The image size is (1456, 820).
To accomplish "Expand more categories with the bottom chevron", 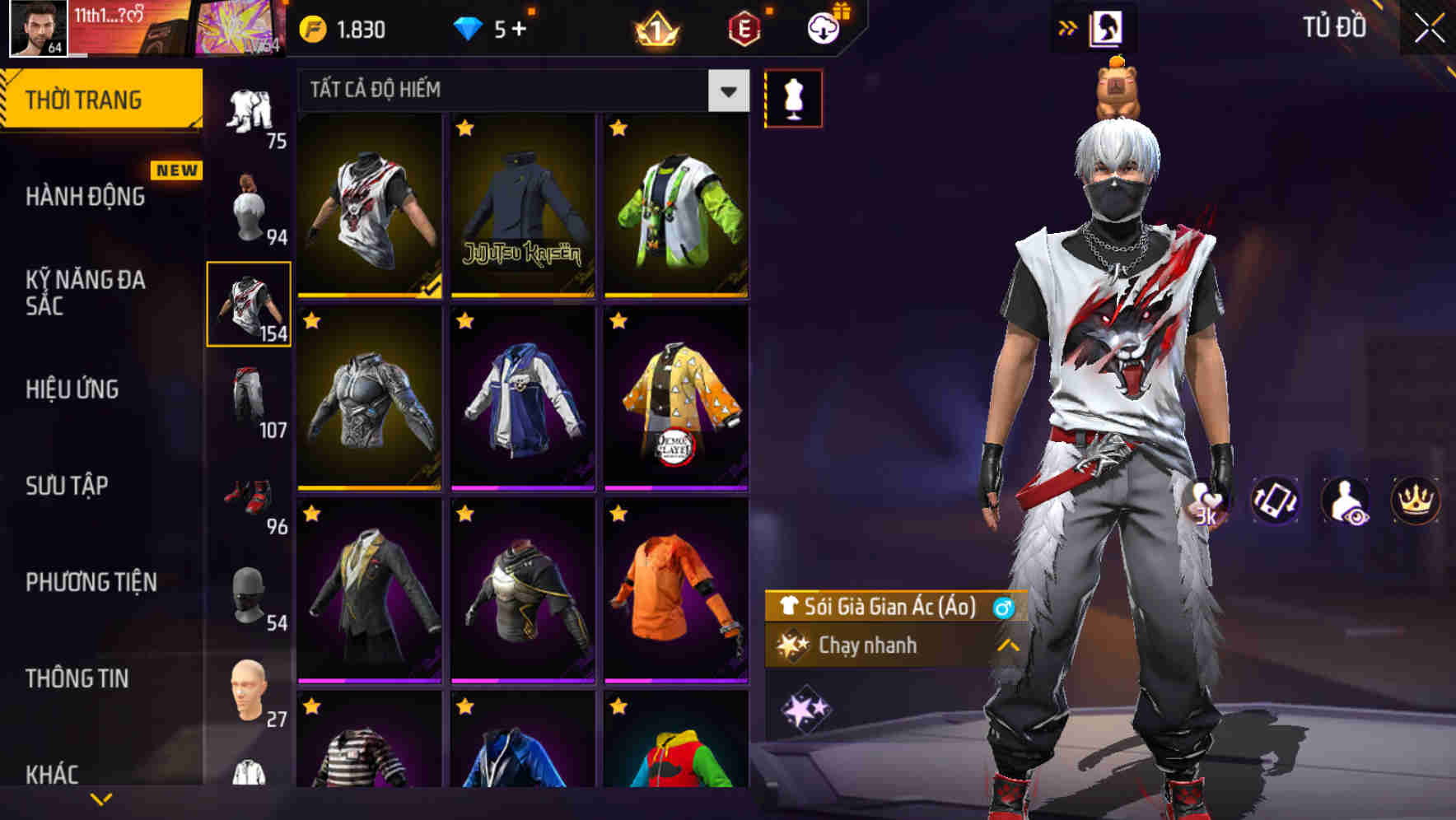I will pos(100,800).
